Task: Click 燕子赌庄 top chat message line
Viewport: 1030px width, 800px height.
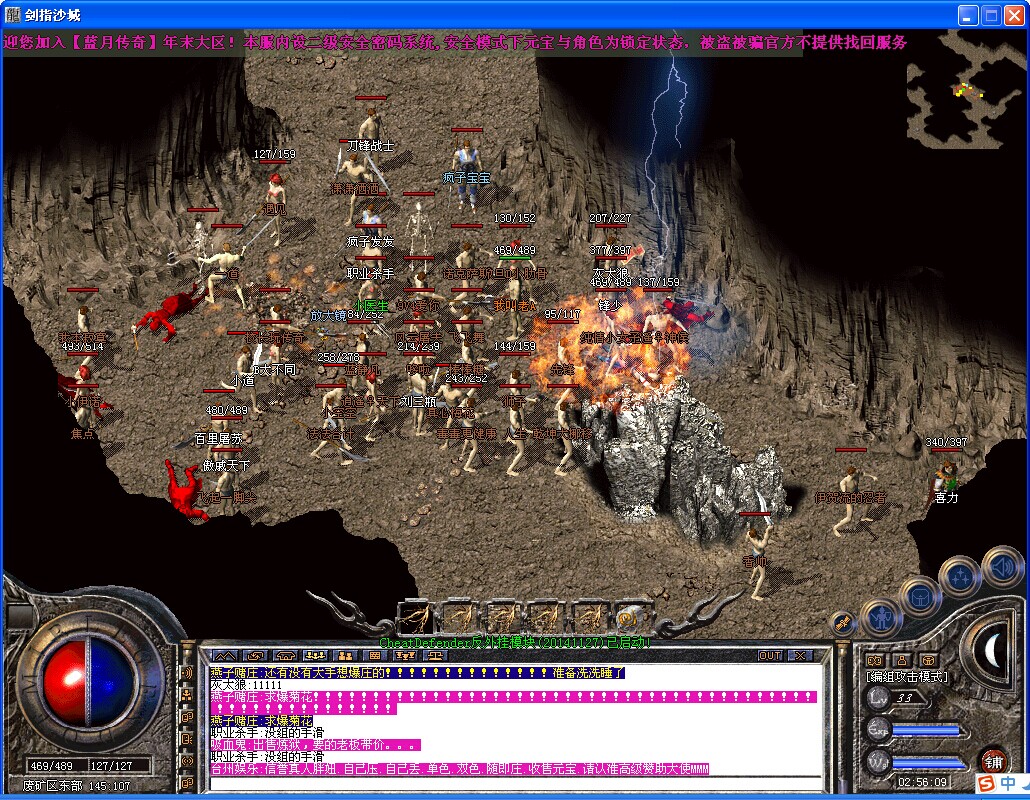Action: point(416,673)
